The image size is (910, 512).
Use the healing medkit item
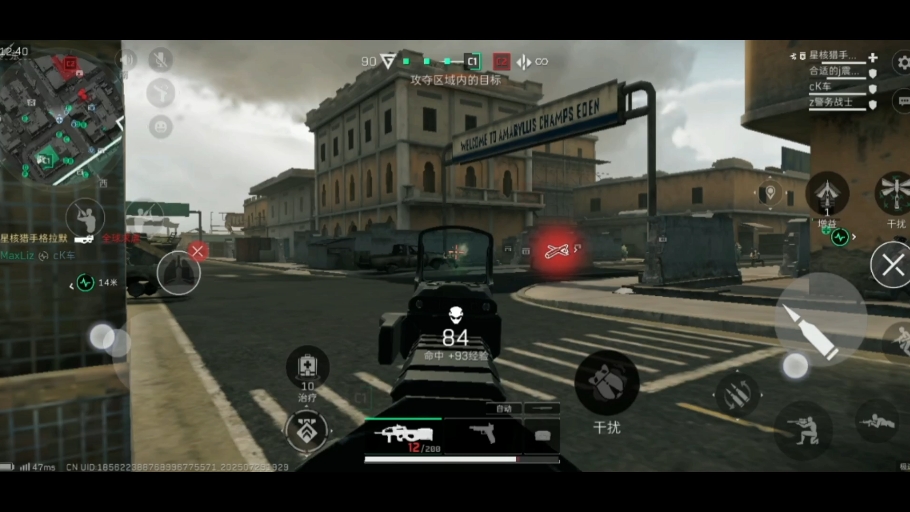(x=307, y=366)
